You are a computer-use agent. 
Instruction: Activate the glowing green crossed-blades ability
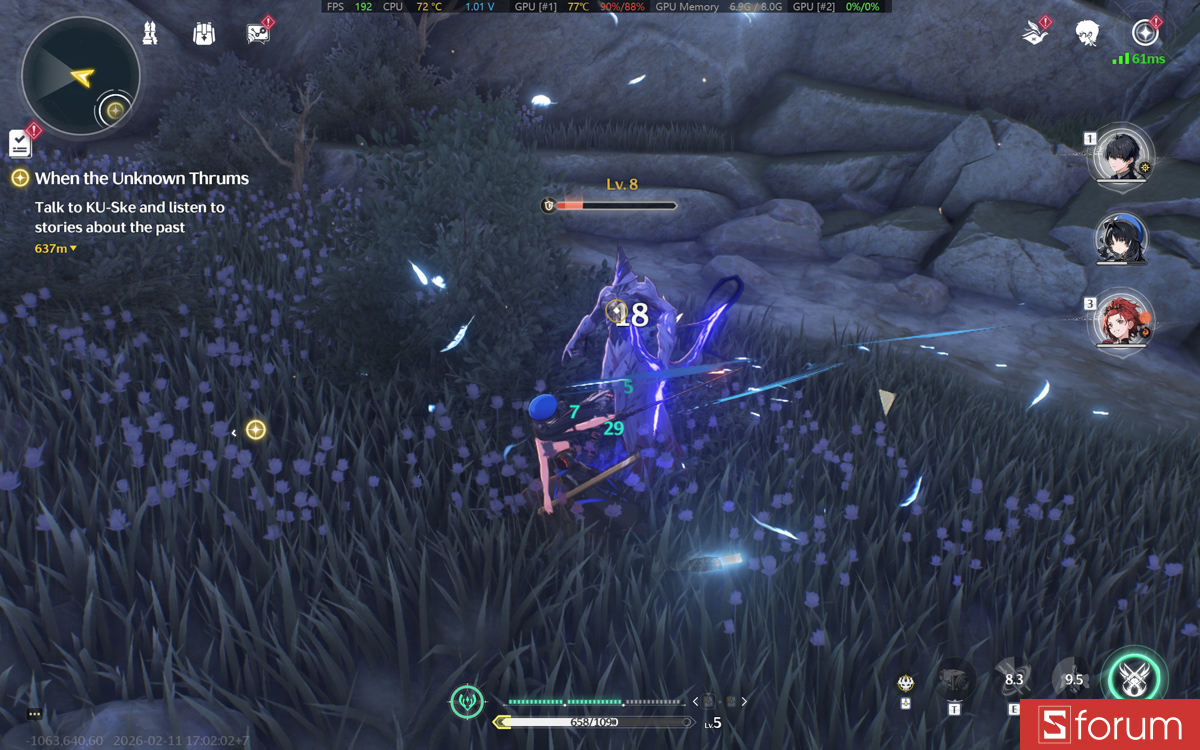click(x=1135, y=681)
